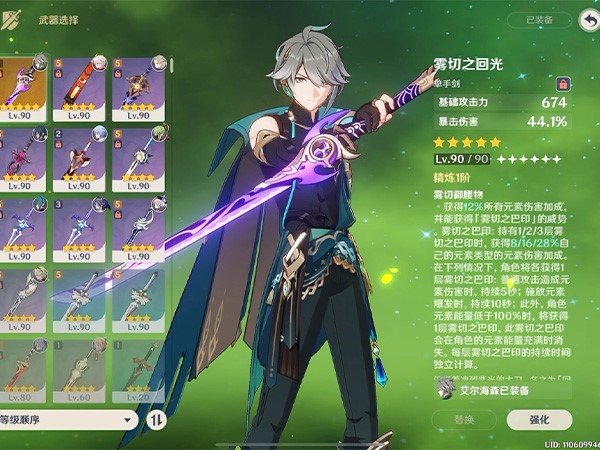Go back using the return arrow
This screenshot has height=450, width=600.
point(586,19)
